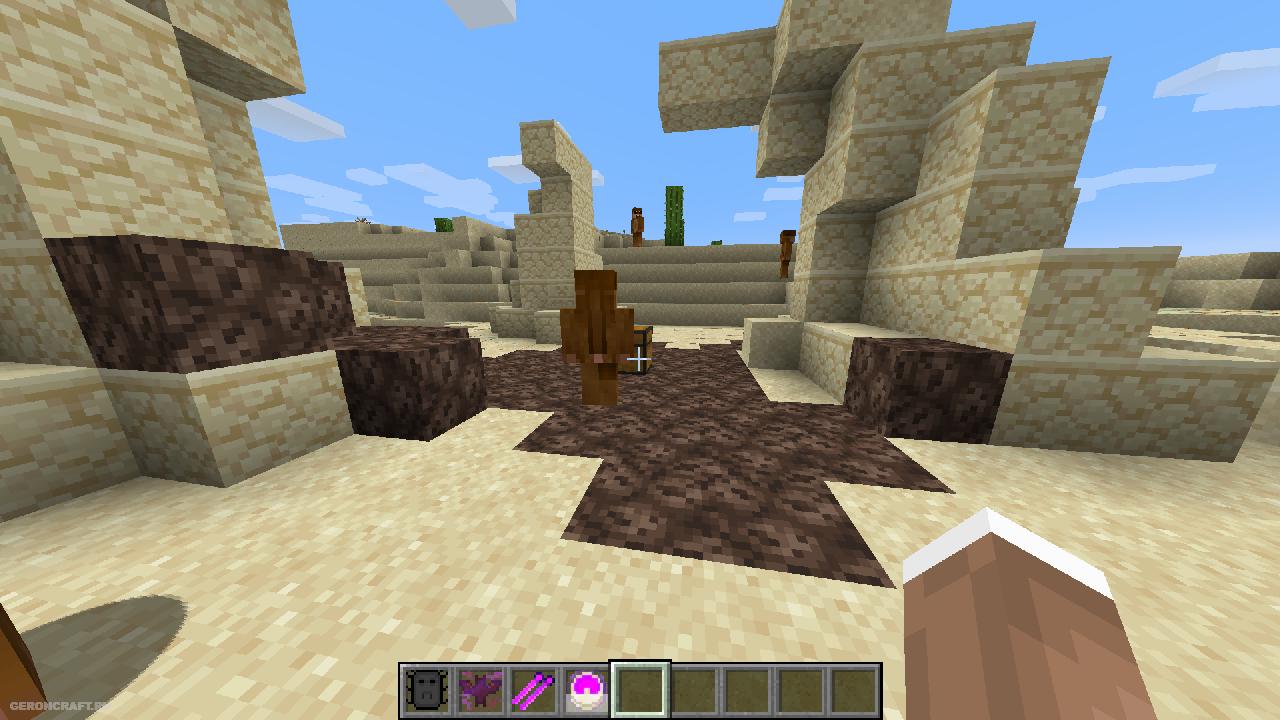1280x720 pixels.
Task: Select the glowing pink orb slot
Action: (x=586, y=691)
